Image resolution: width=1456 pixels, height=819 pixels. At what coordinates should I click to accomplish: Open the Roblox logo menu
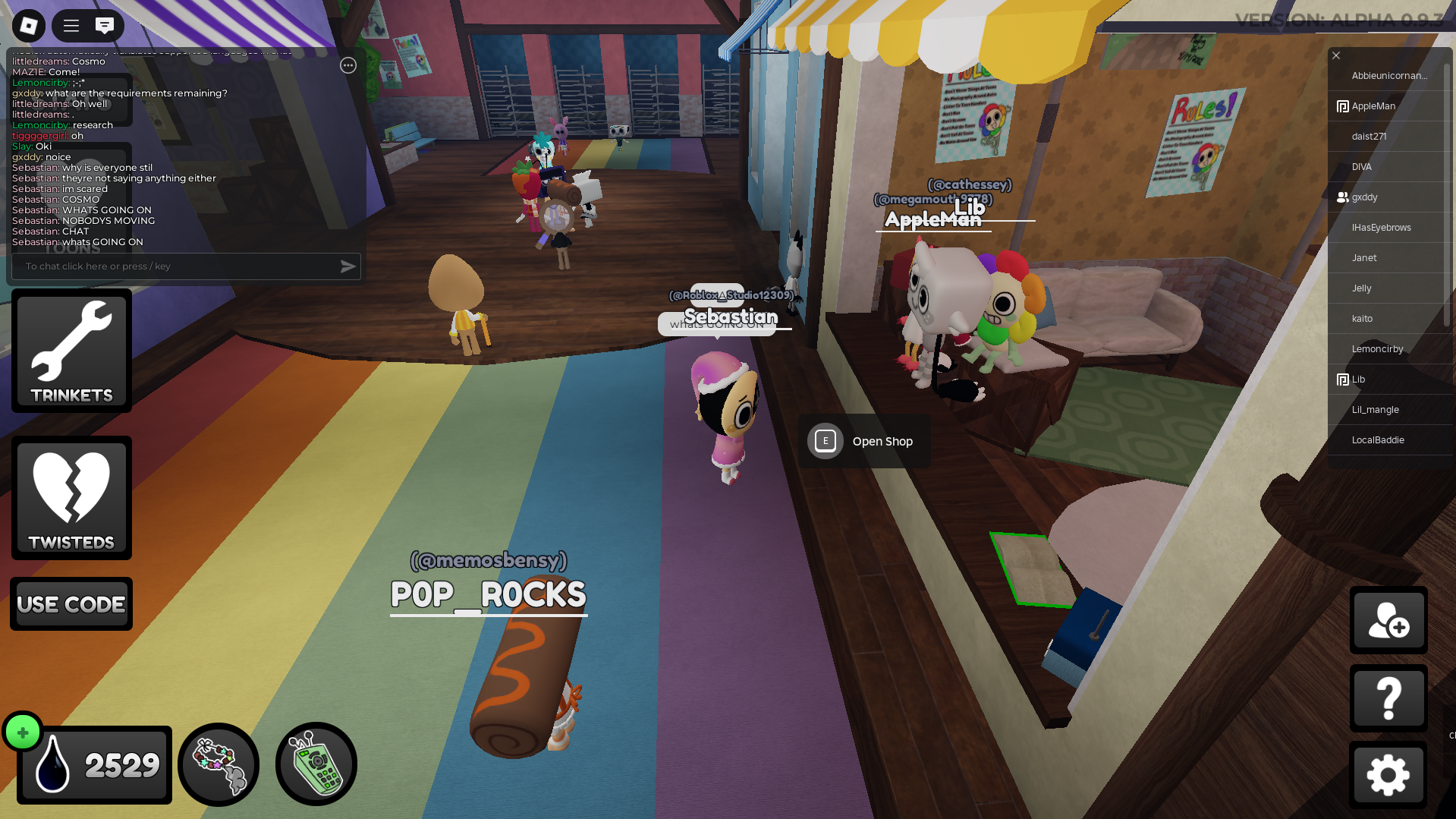[29, 26]
